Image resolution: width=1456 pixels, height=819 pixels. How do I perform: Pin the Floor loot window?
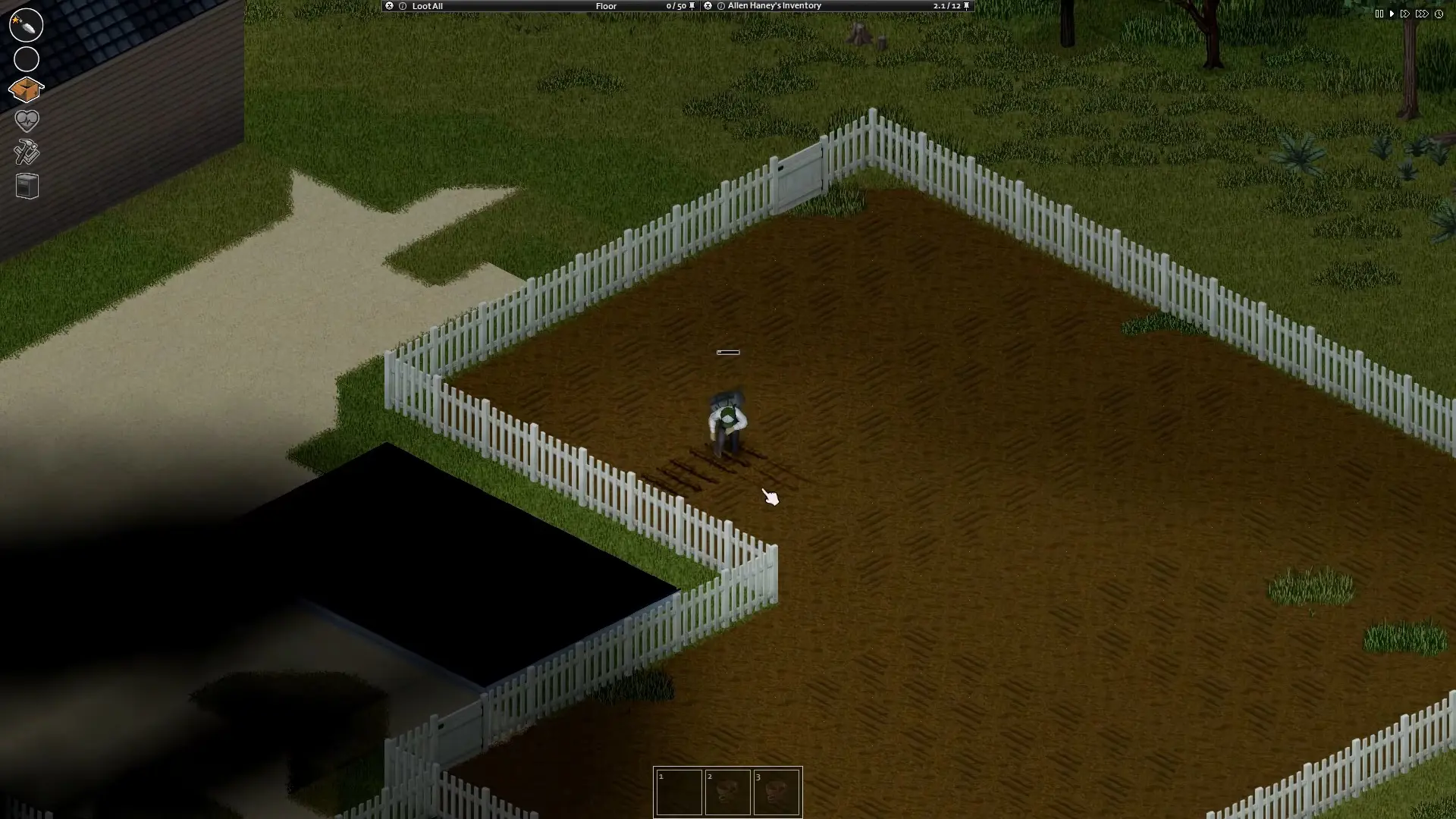pyautogui.click(x=691, y=5)
